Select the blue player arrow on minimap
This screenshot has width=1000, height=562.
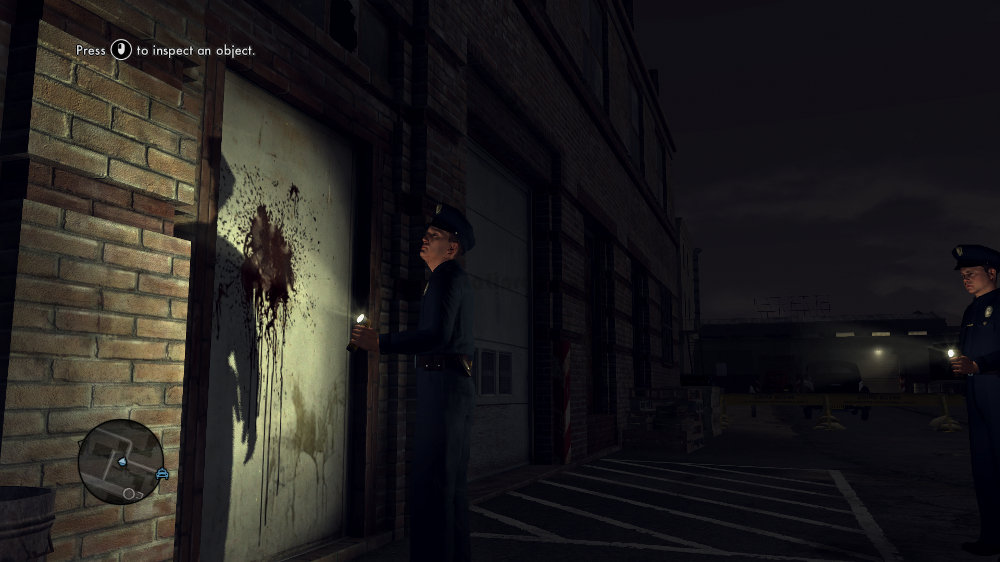tap(121, 462)
